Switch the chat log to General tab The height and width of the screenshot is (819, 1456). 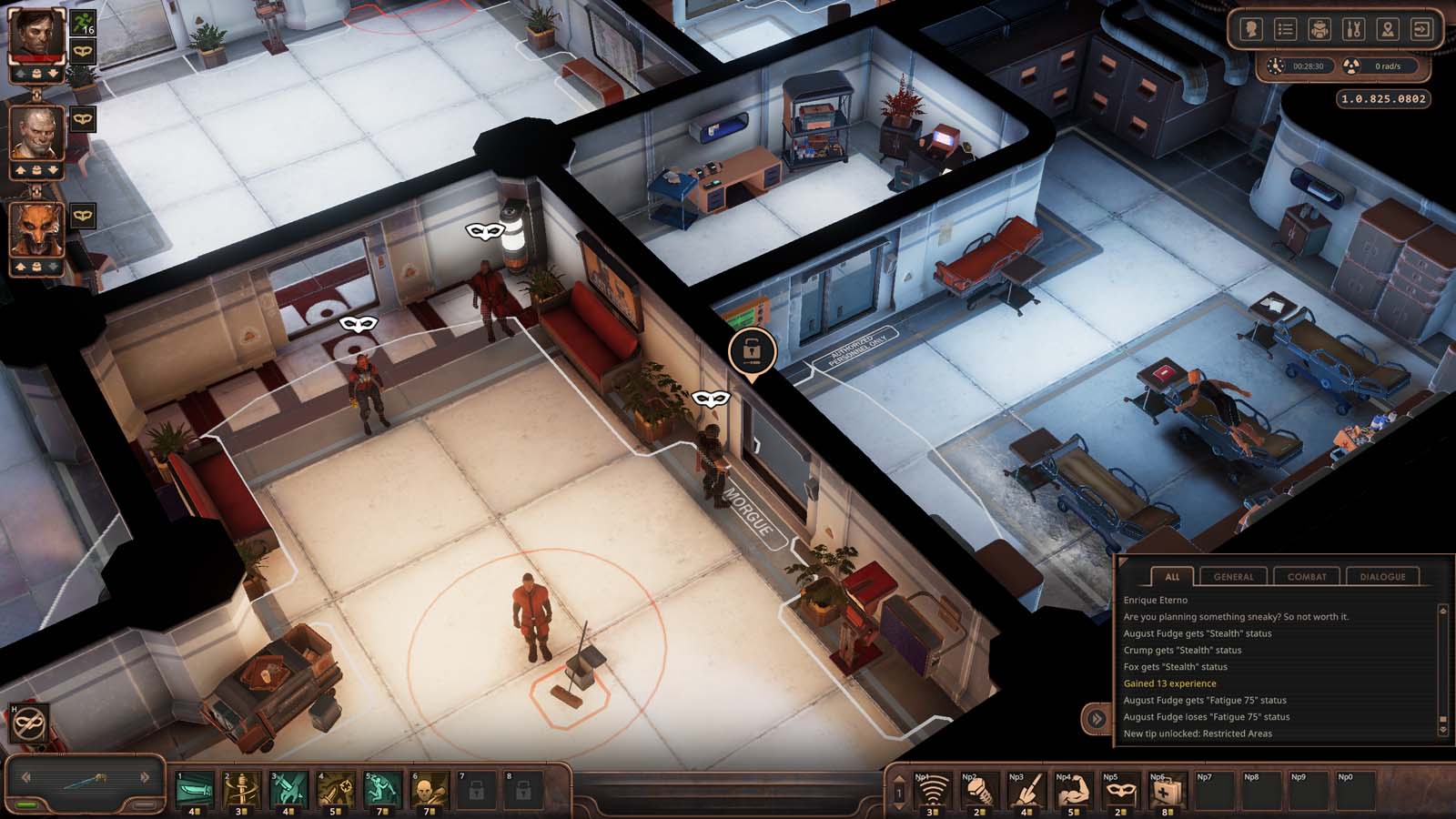click(x=1233, y=576)
